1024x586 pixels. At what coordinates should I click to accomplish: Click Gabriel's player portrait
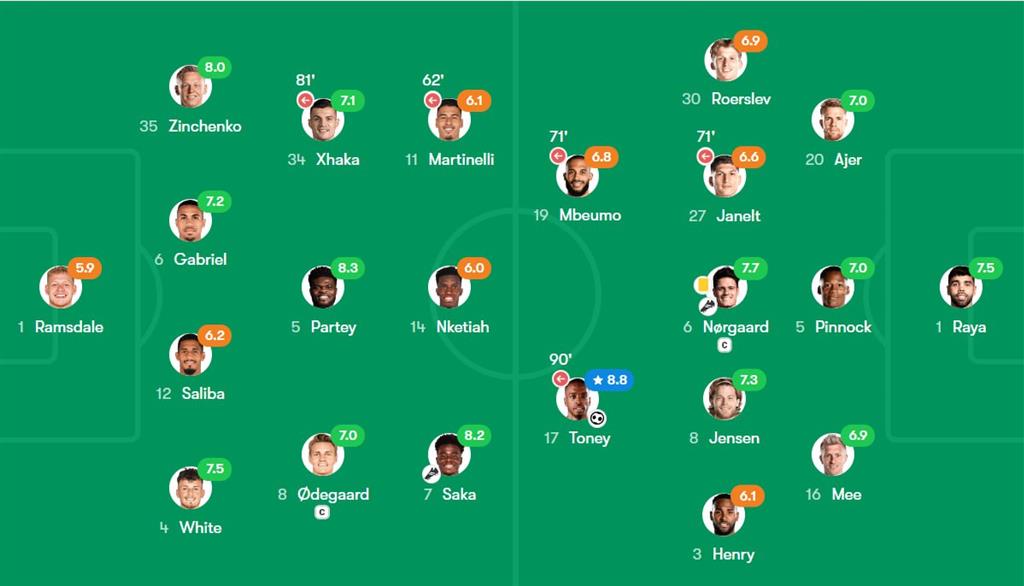click(190, 220)
